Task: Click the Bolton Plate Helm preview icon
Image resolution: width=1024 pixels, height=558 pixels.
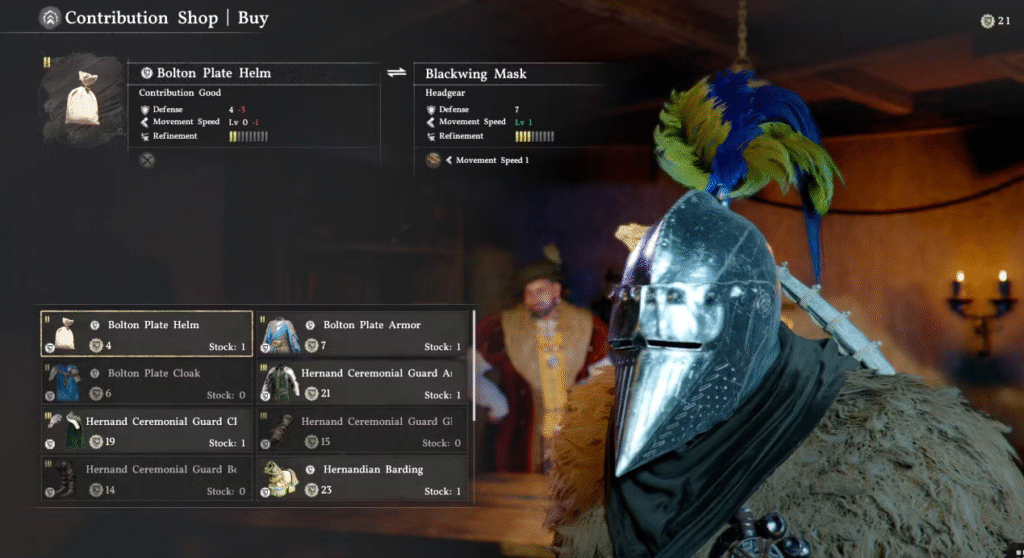Action: coord(82,98)
